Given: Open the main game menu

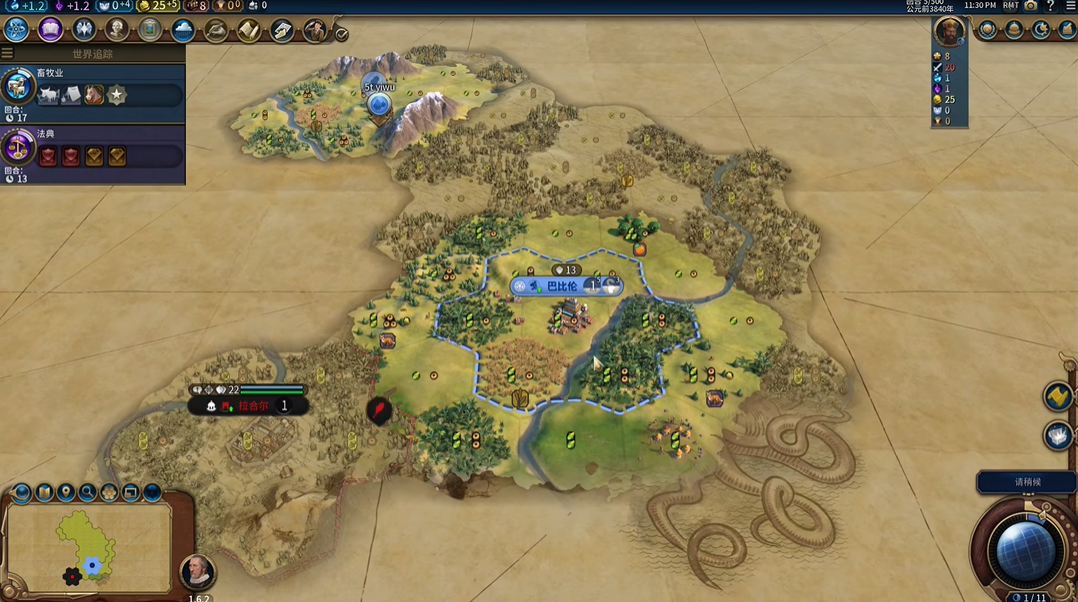Looking at the screenshot, I should pos(1070,6).
